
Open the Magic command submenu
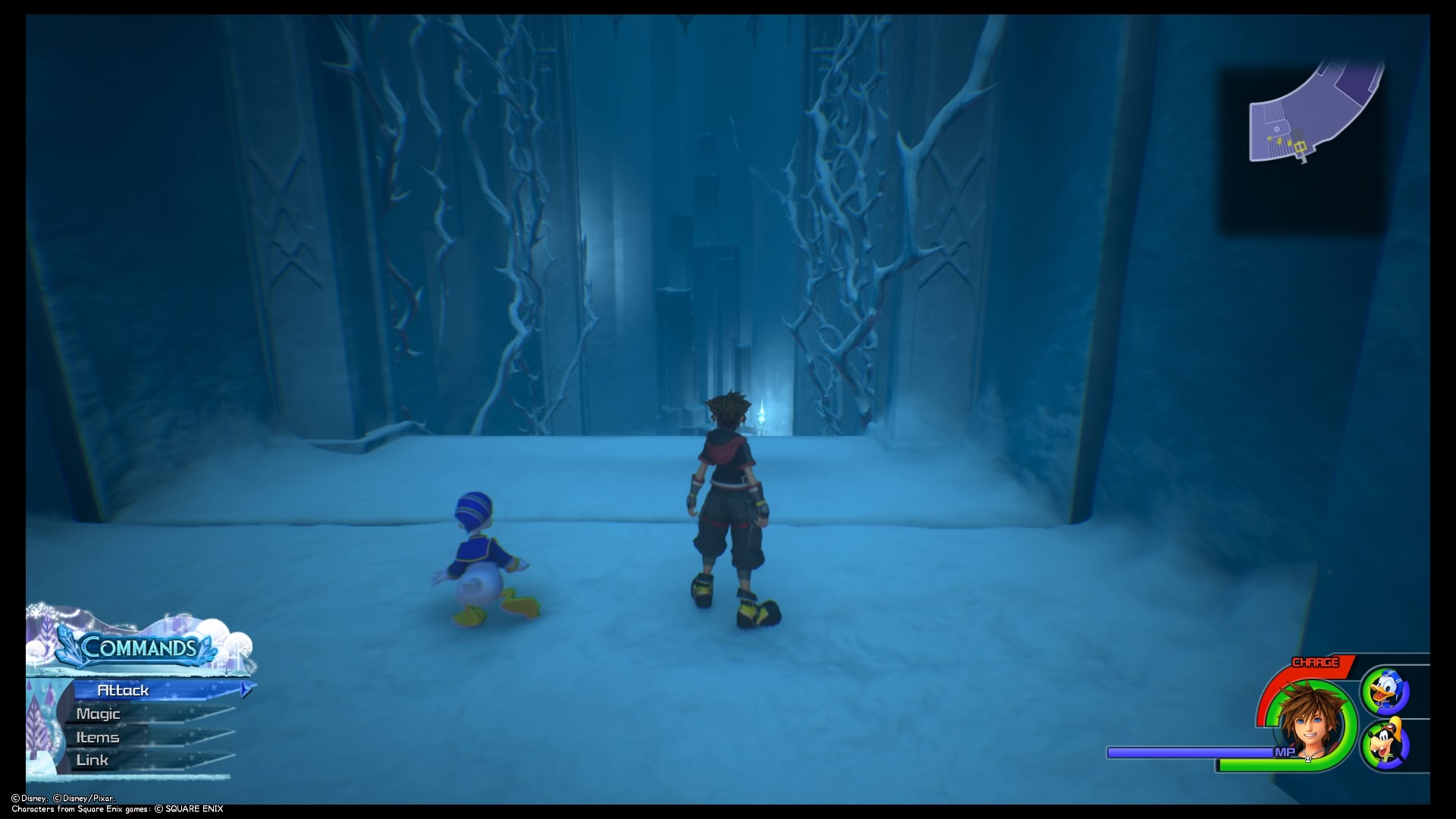99,714
